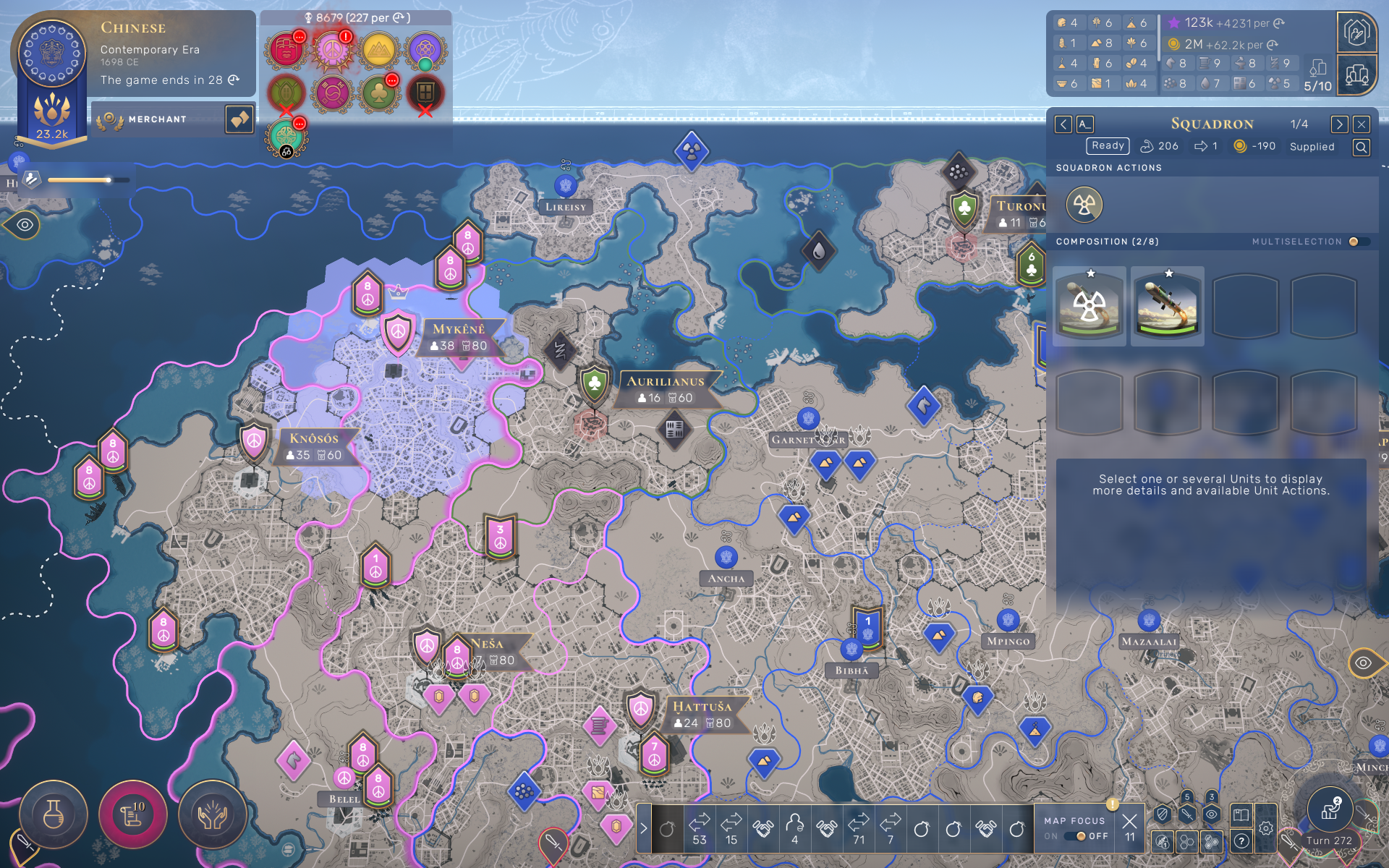Close the Squadron panel
The height and width of the screenshot is (868, 1389).
click(1362, 124)
